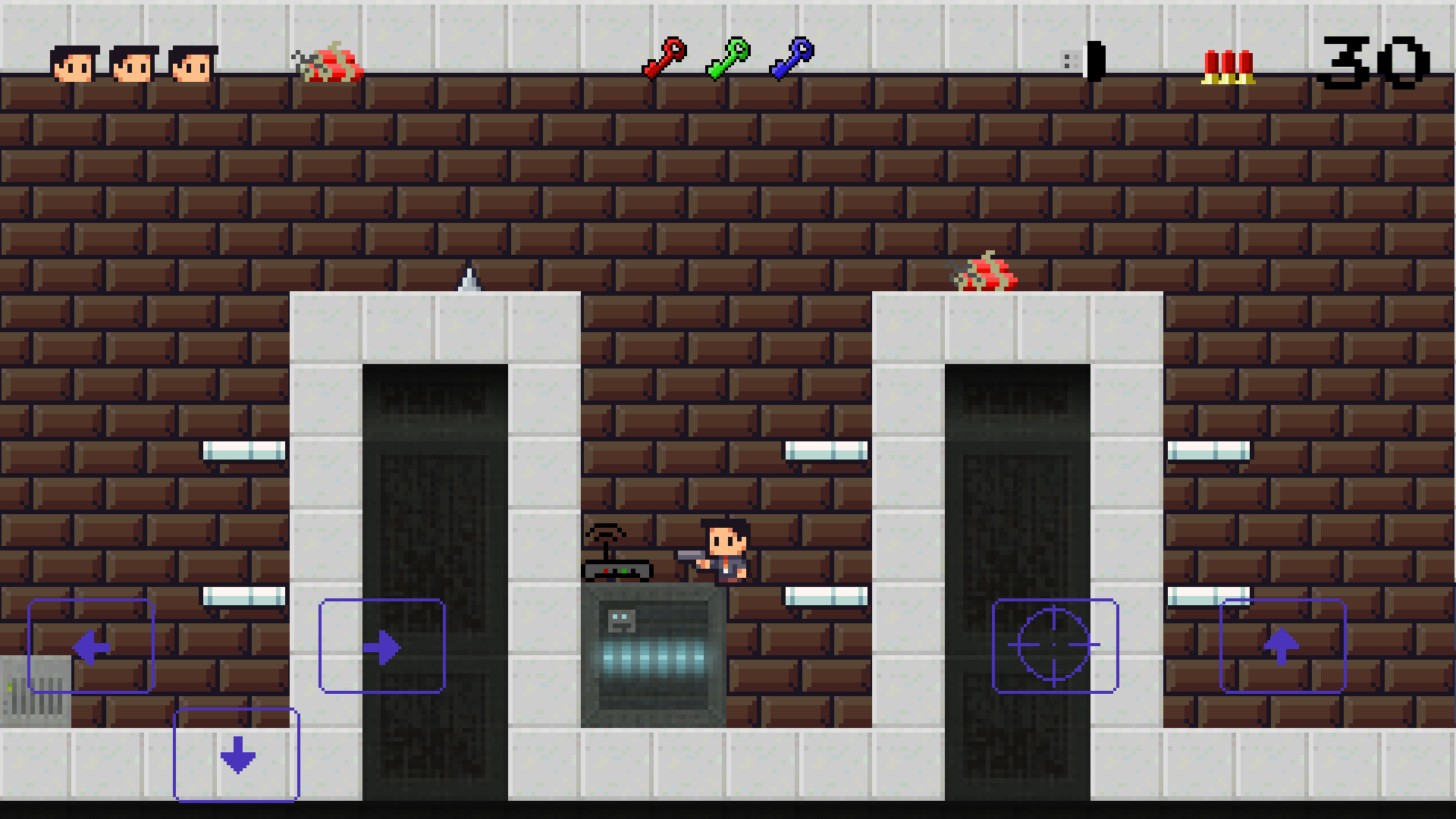Select the green key icon in the HUD
This screenshot has height=819, width=1456.
coord(729,58)
